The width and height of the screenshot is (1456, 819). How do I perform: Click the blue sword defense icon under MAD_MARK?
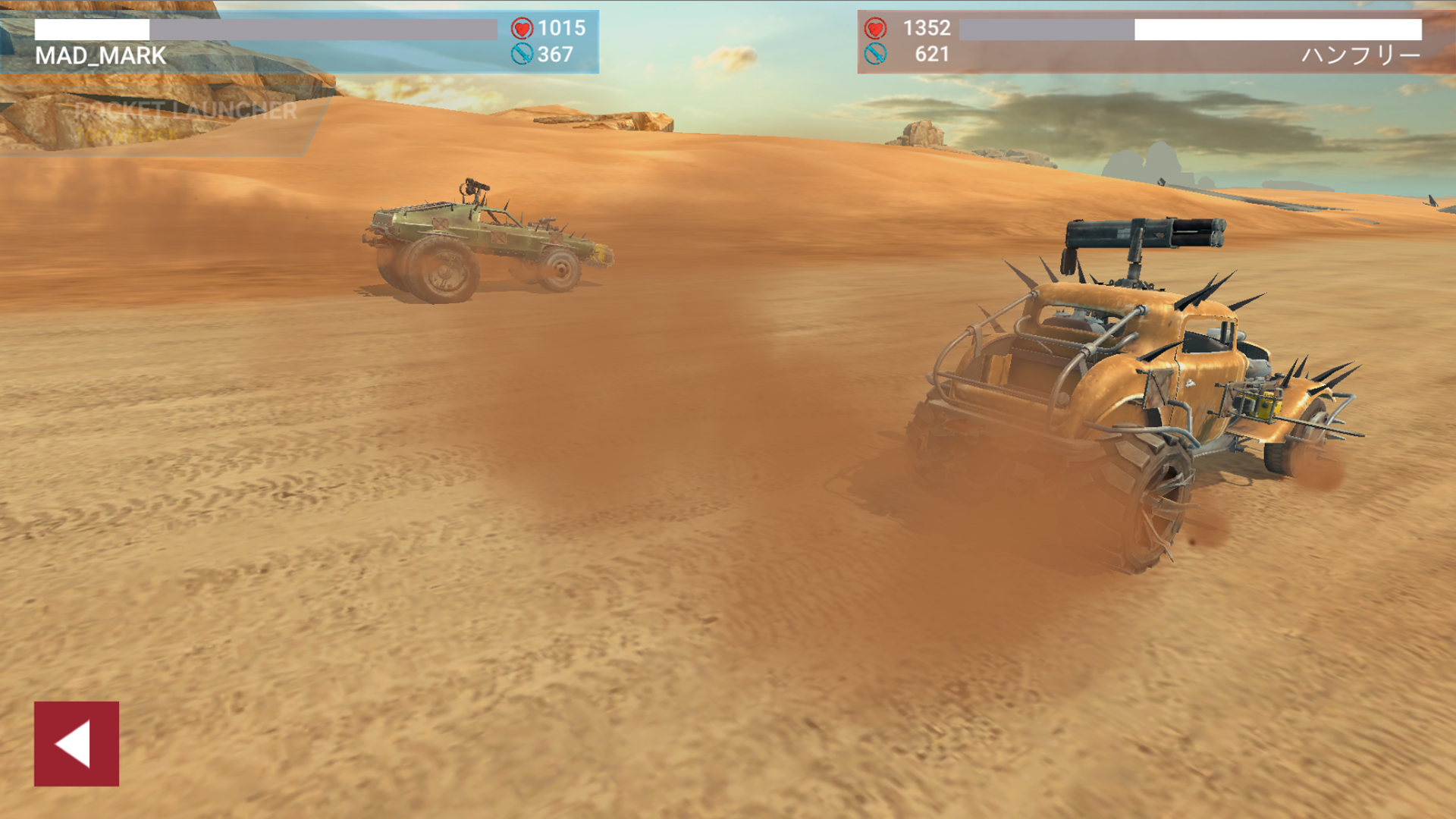(522, 55)
